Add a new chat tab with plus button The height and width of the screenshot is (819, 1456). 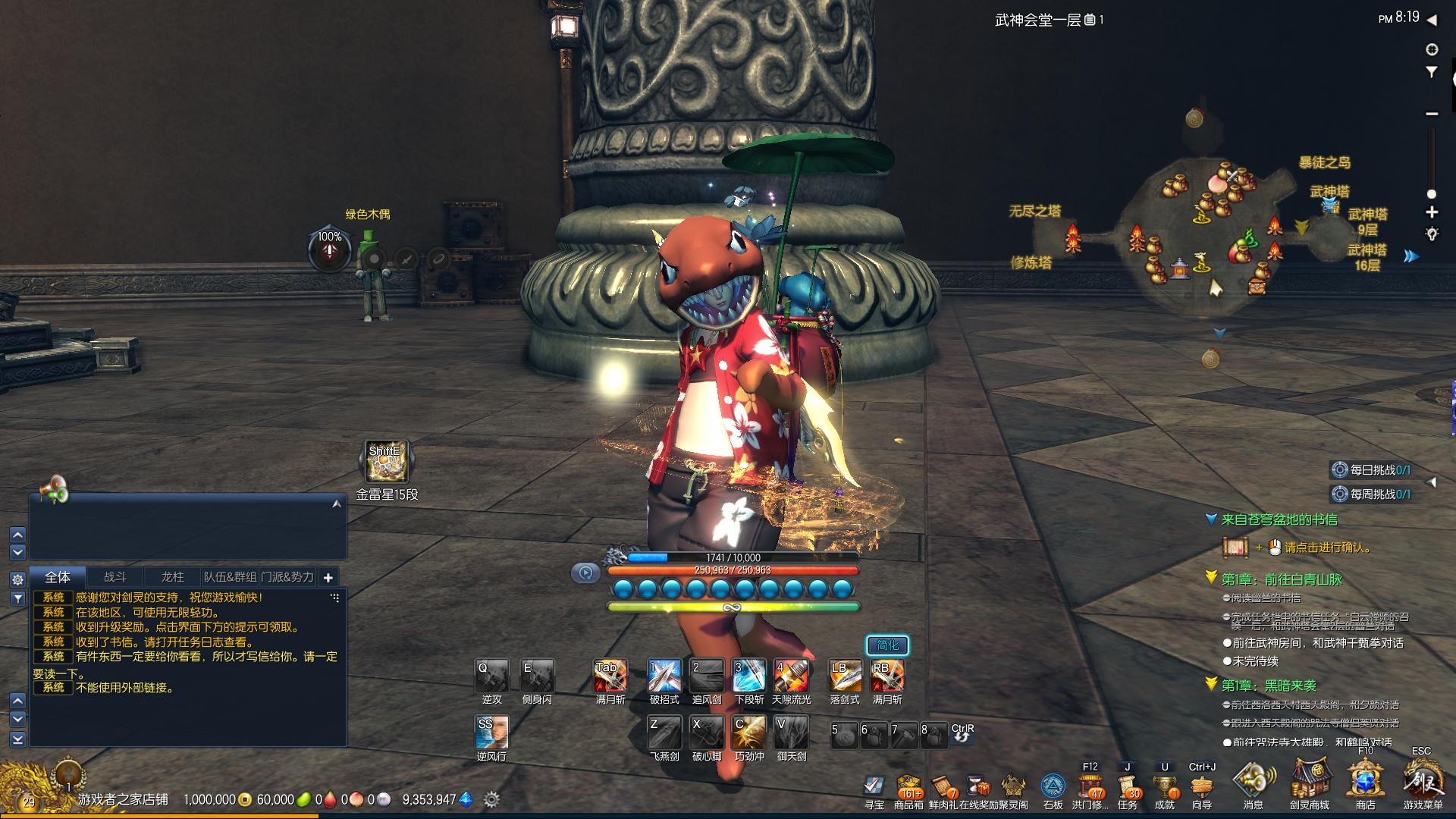(328, 578)
